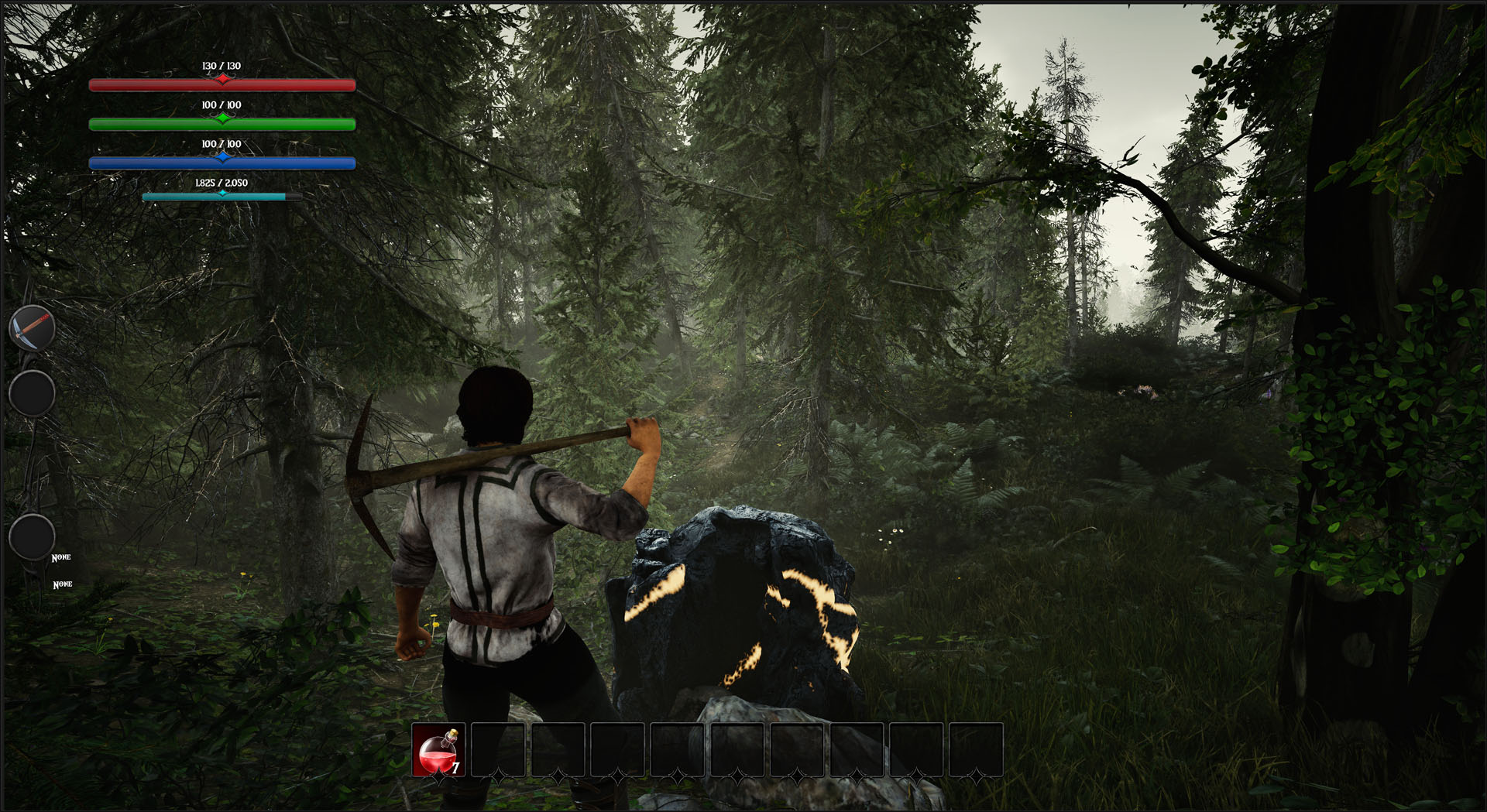1487x812 pixels.
Task: Select the pickaxe tool icon
Action: (x=32, y=328)
